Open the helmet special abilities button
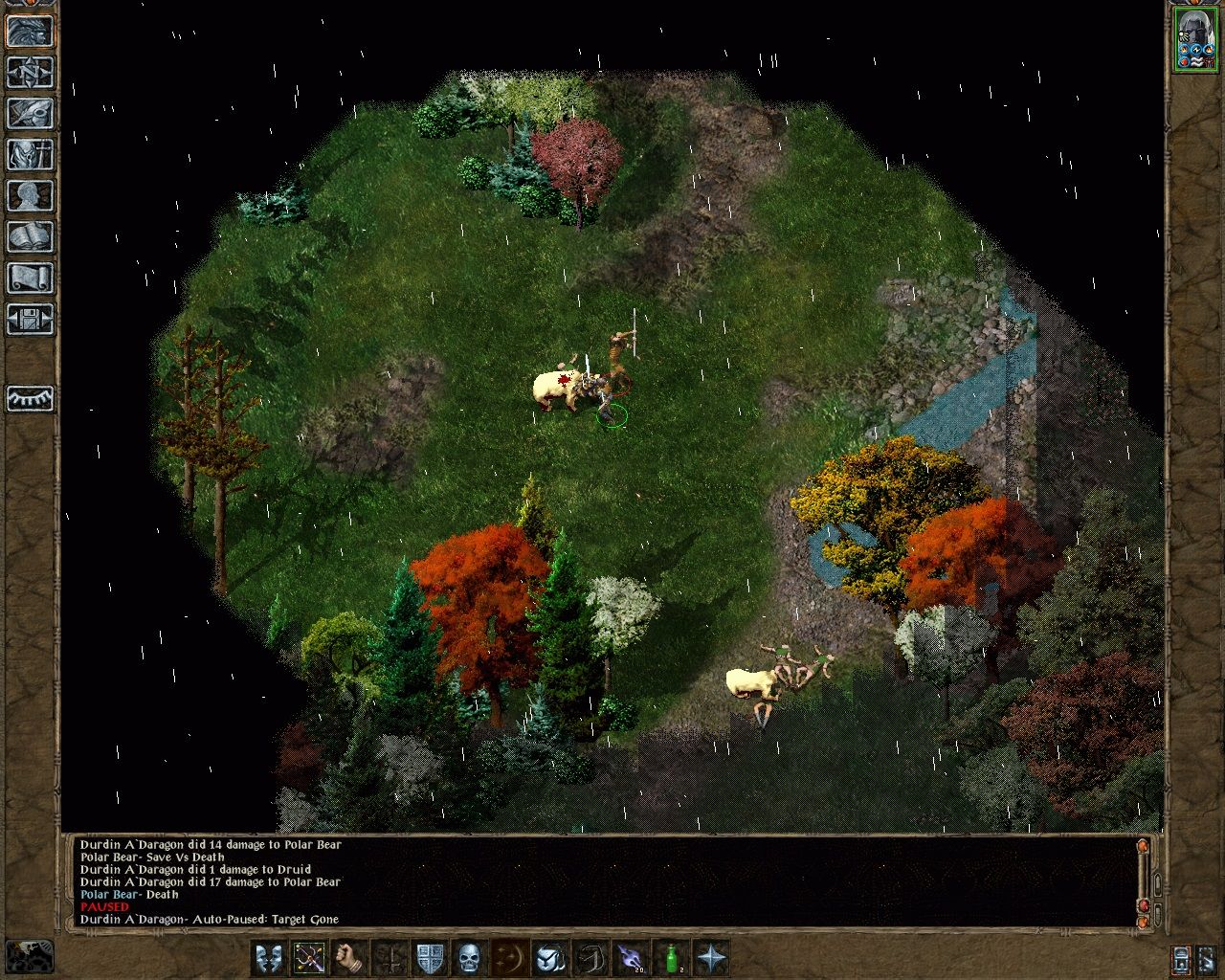The image size is (1225, 980). (x=549, y=957)
